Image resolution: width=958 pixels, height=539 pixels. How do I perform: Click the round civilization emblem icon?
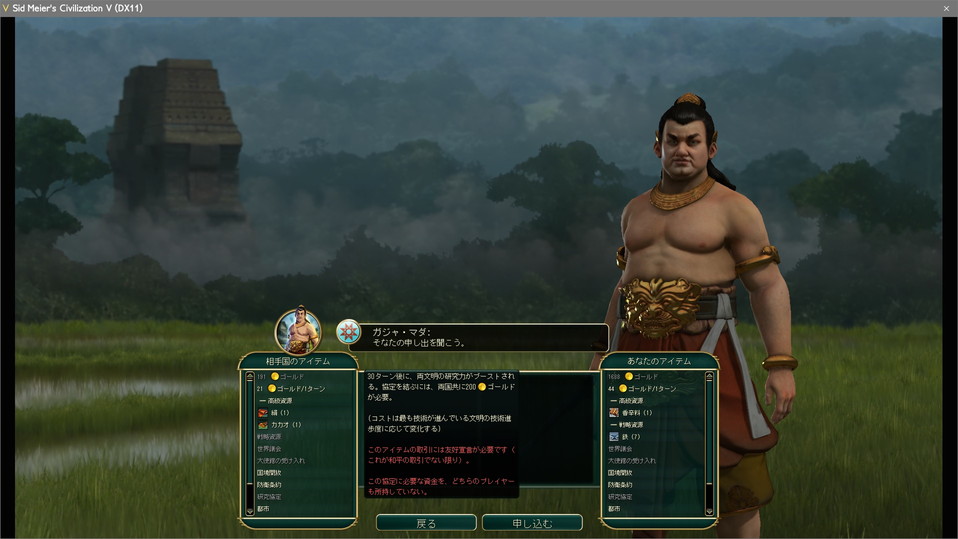coord(348,332)
